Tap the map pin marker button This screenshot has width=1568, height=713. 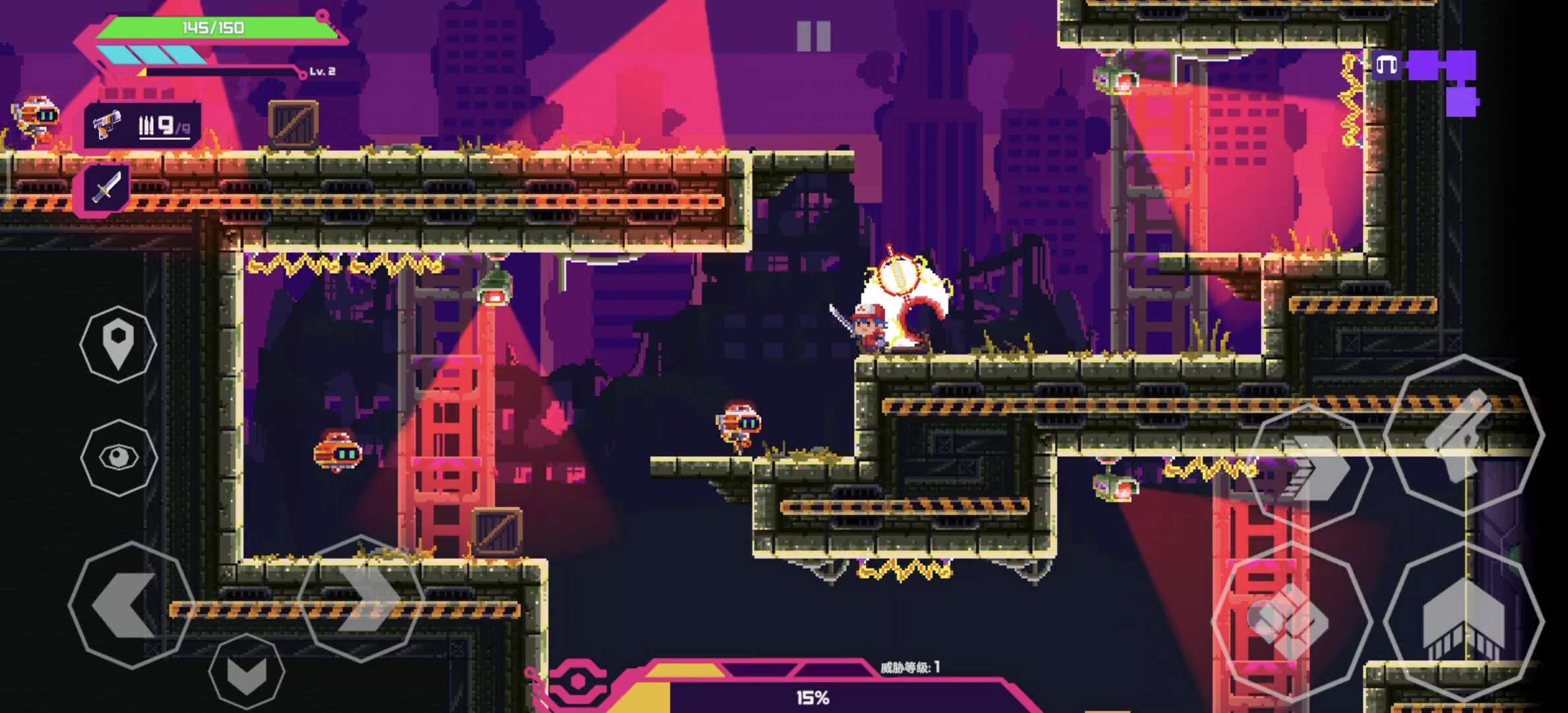[x=119, y=344]
